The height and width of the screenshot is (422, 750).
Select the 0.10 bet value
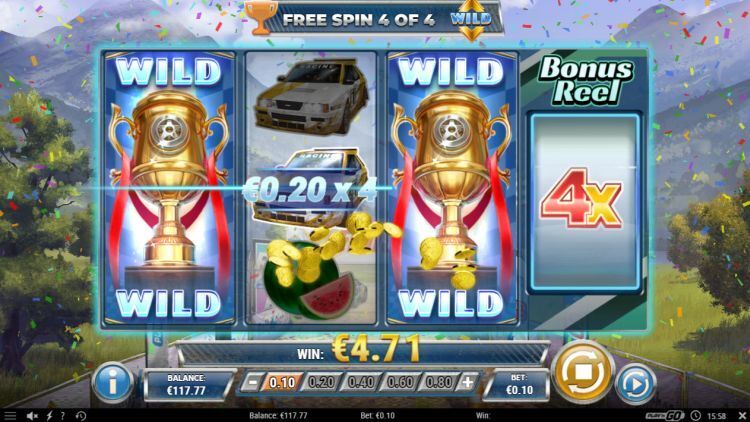click(x=285, y=382)
